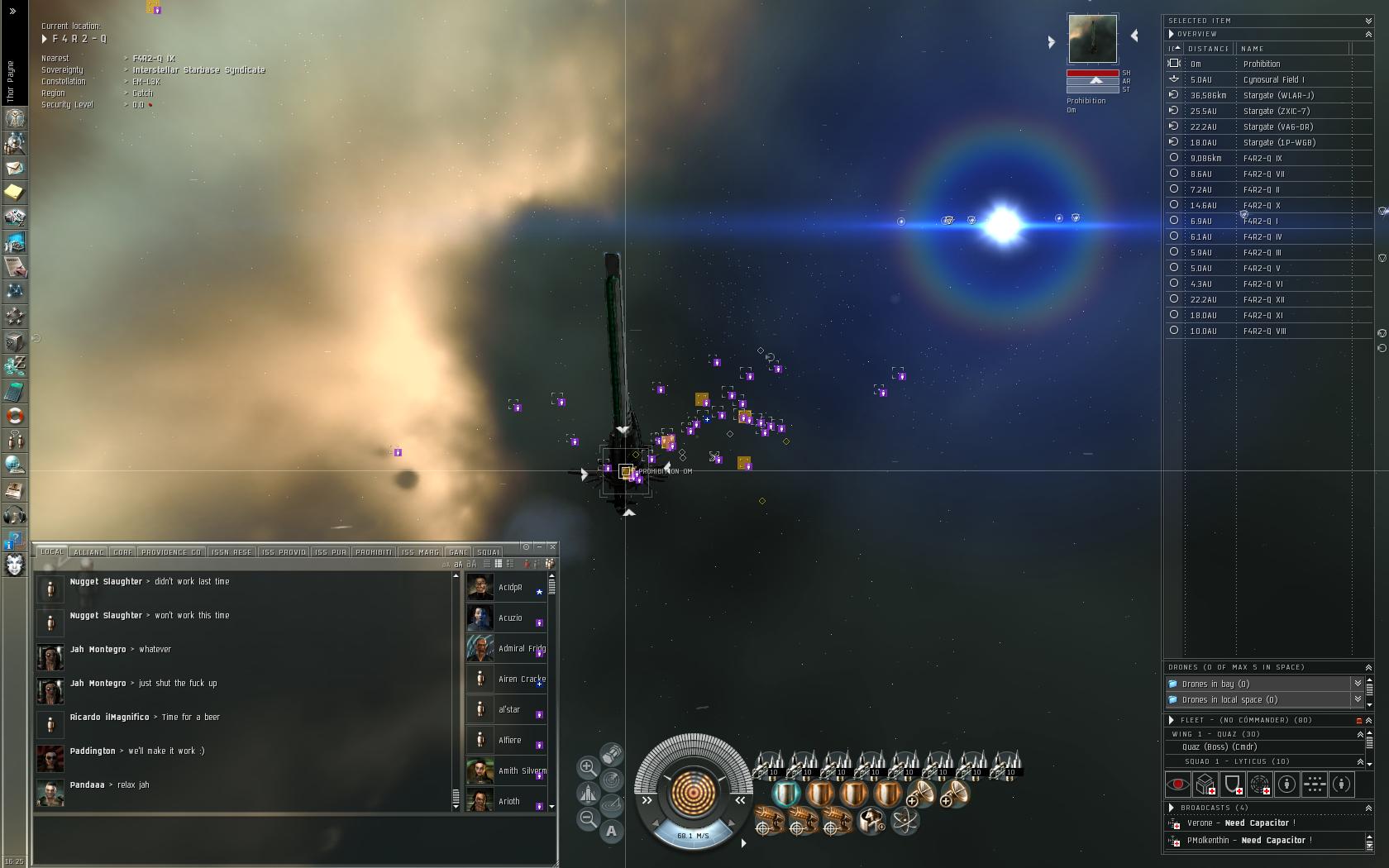Viewport: 1389px width, 868px height.
Task: Expand the neocom sidebar with the top arrows
Action: (x=12, y=12)
